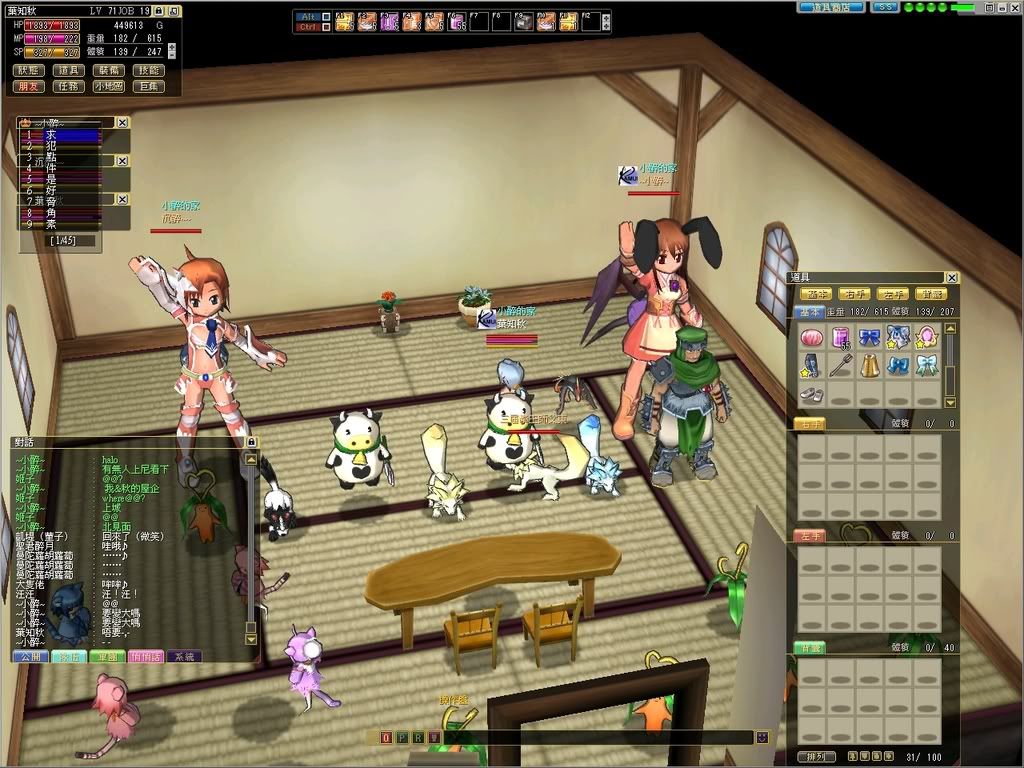This screenshot has height=768, width=1024.
Task: View the 任務 quest log
Action: (68, 87)
